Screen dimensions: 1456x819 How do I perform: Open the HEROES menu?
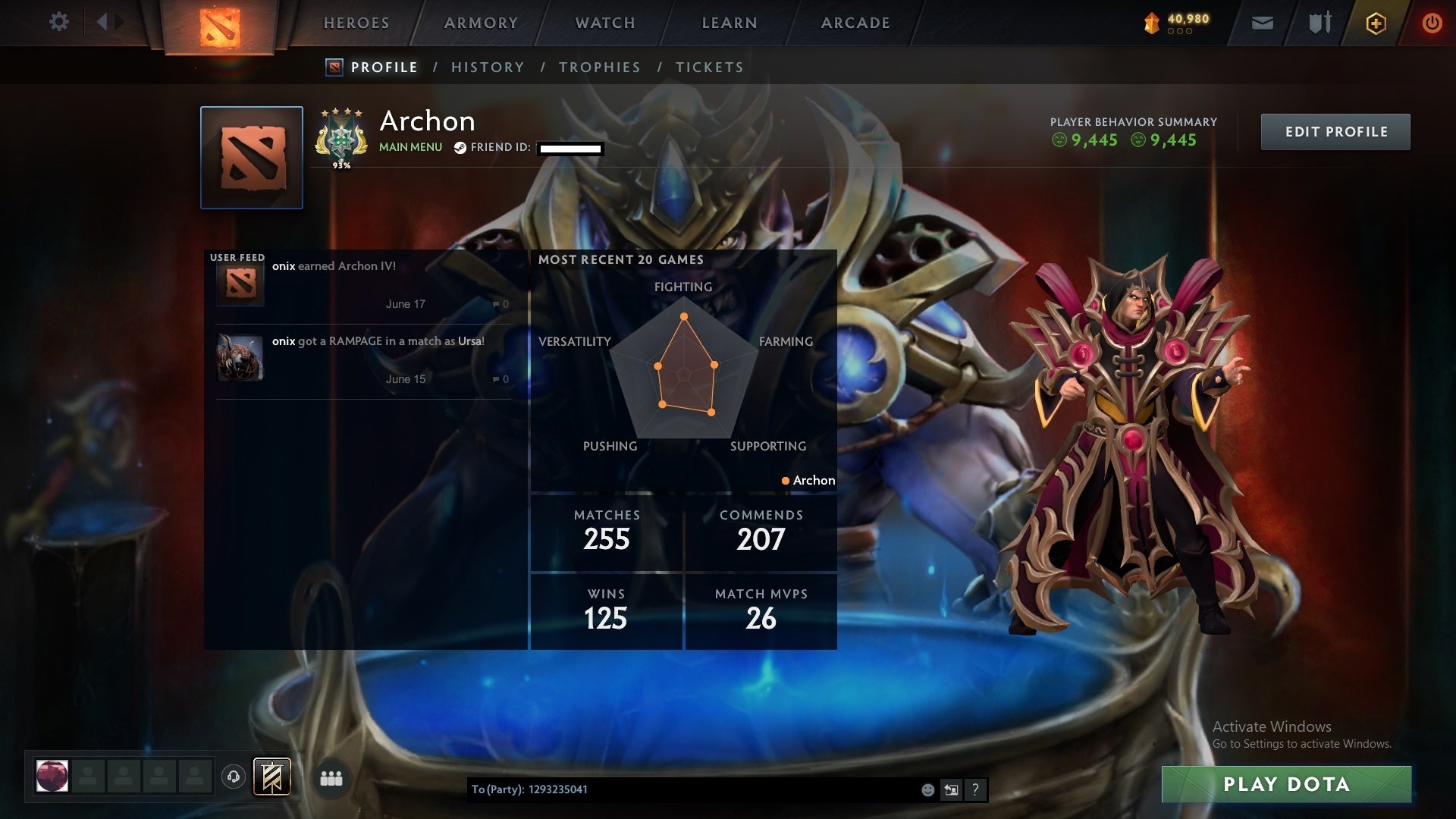tap(356, 23)
